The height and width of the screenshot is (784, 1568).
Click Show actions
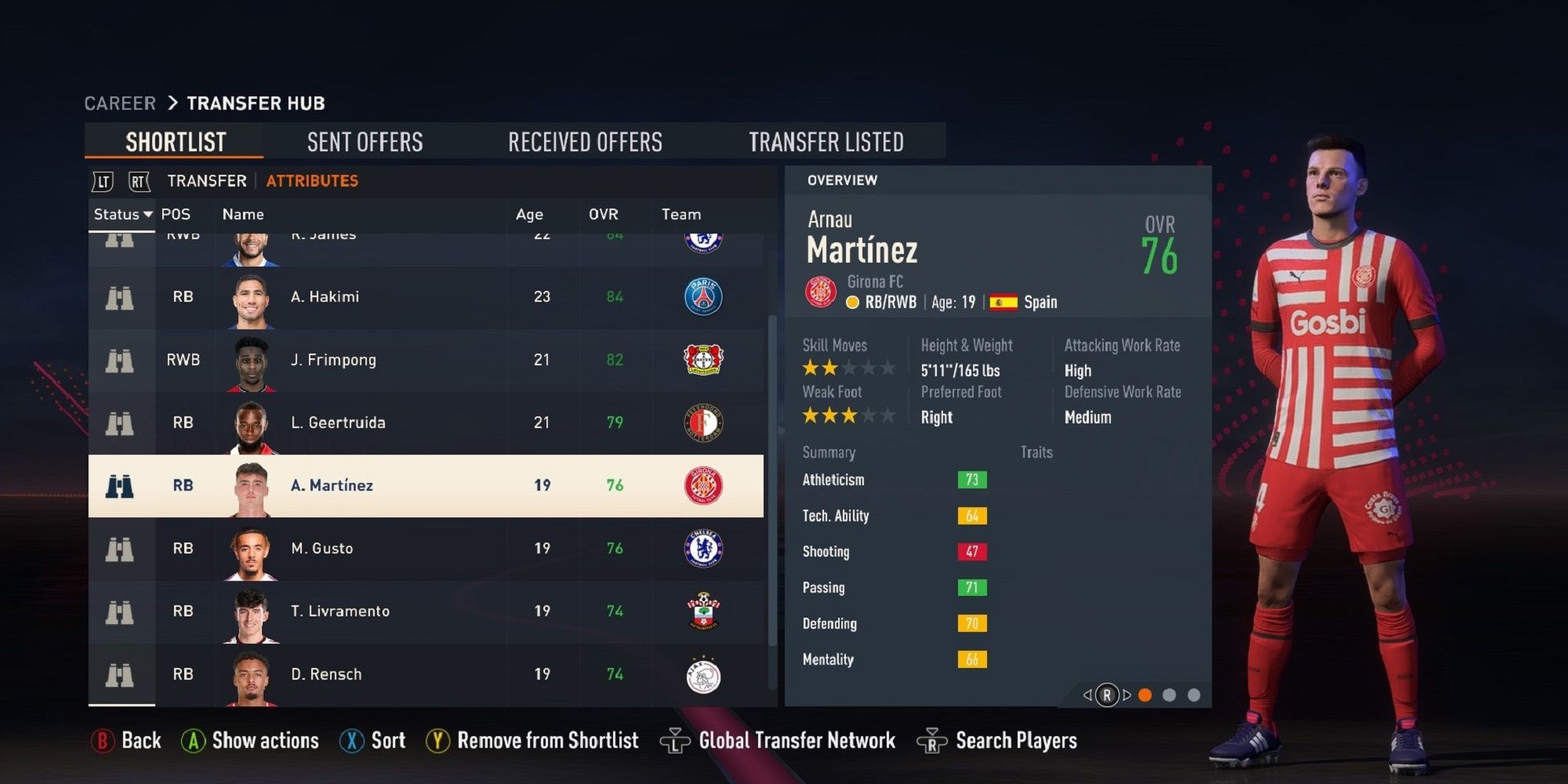(x=263, y=739)
